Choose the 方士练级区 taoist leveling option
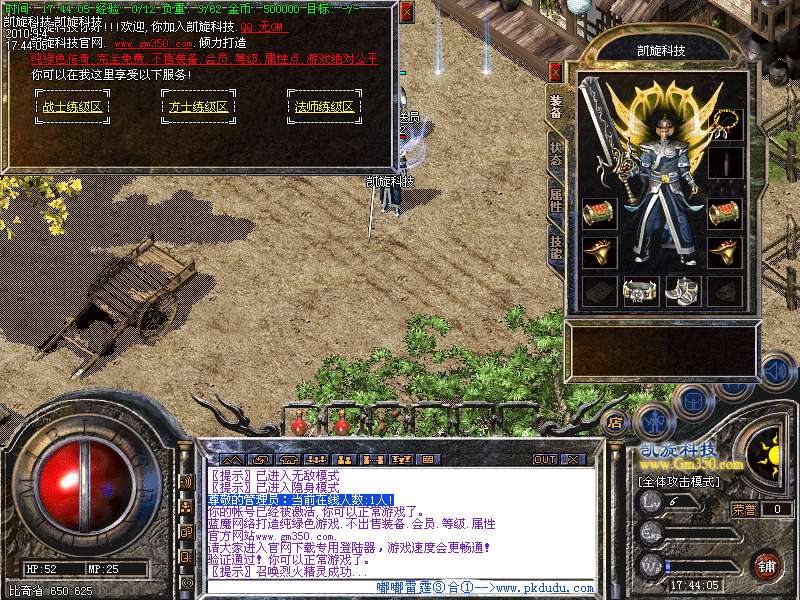The image size is (800, 600). point(196,106)
